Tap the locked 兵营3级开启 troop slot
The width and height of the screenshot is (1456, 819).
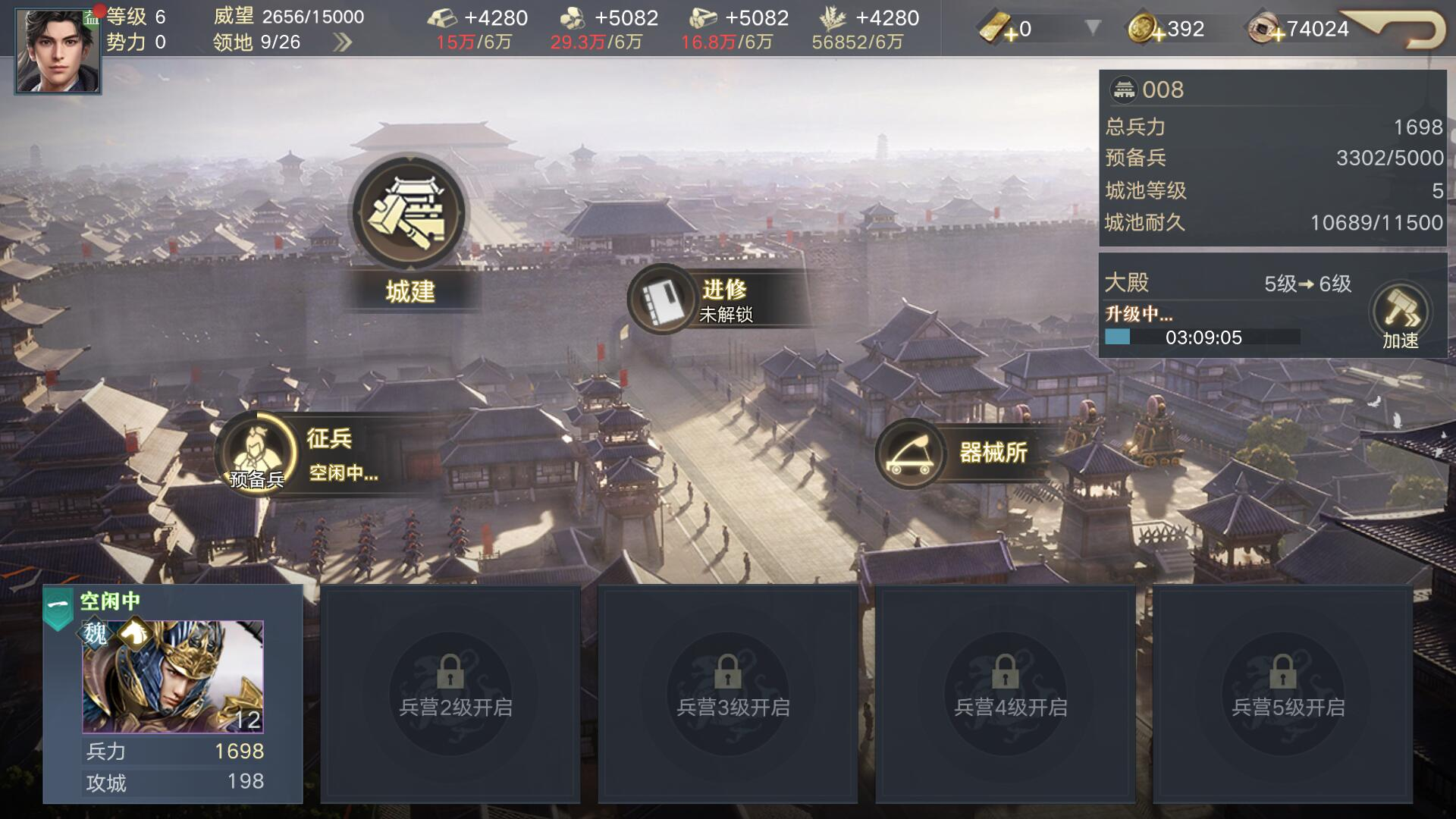tap(728, 694)
